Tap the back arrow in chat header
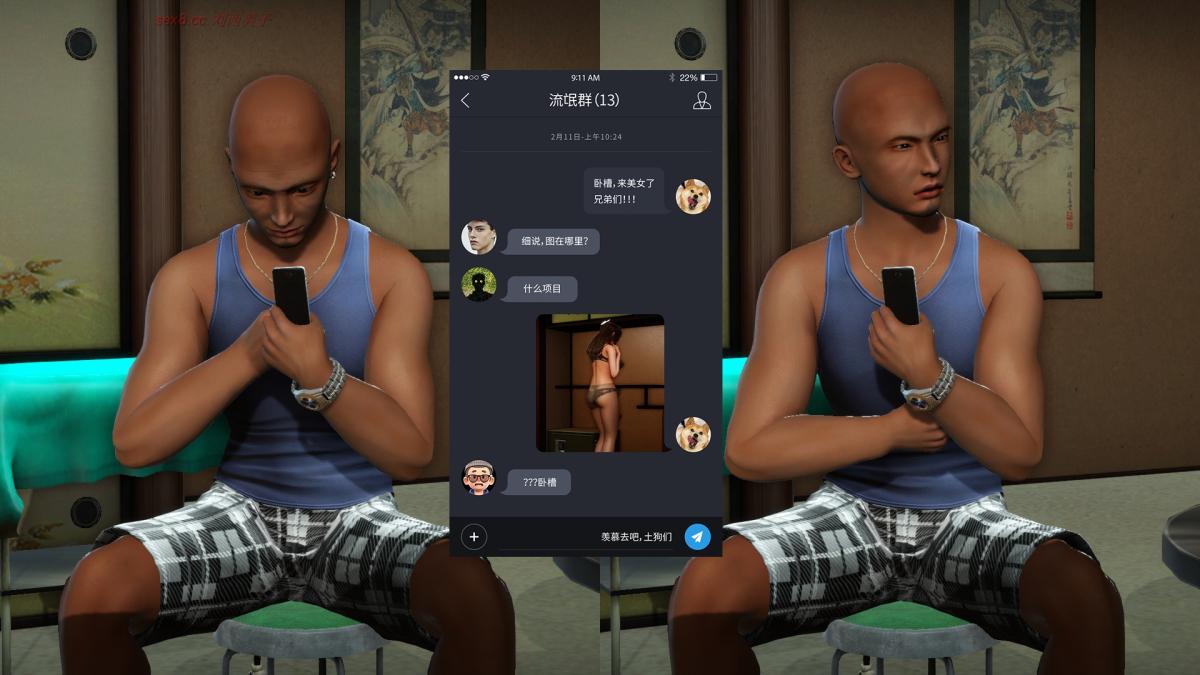 tap(465, 100)
